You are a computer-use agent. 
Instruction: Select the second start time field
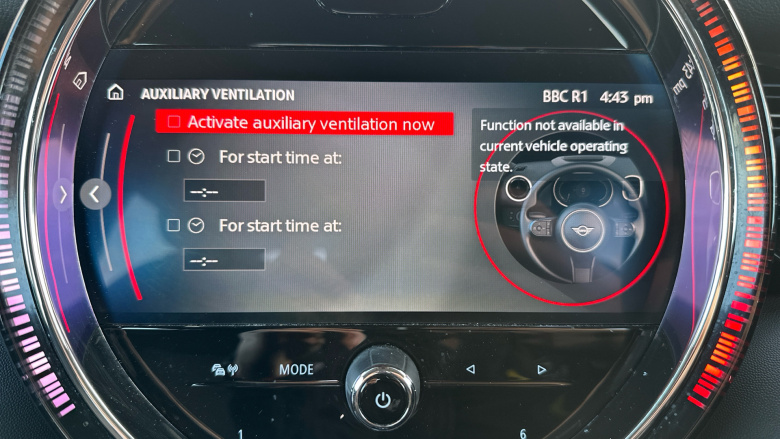pyautogui.click(x=224, y=260)
